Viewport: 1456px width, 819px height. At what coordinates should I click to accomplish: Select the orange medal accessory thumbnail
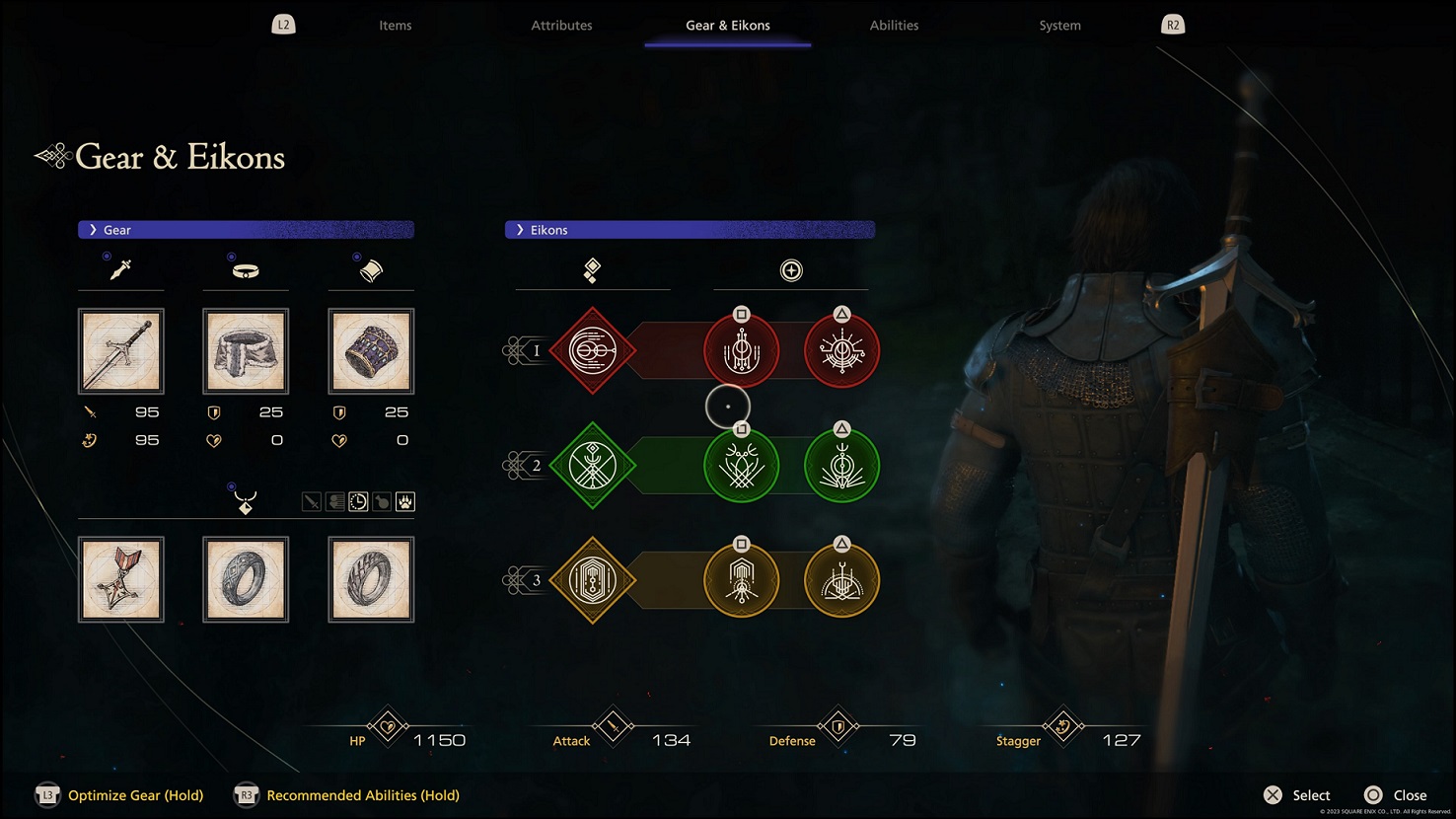tap(120, 579)
